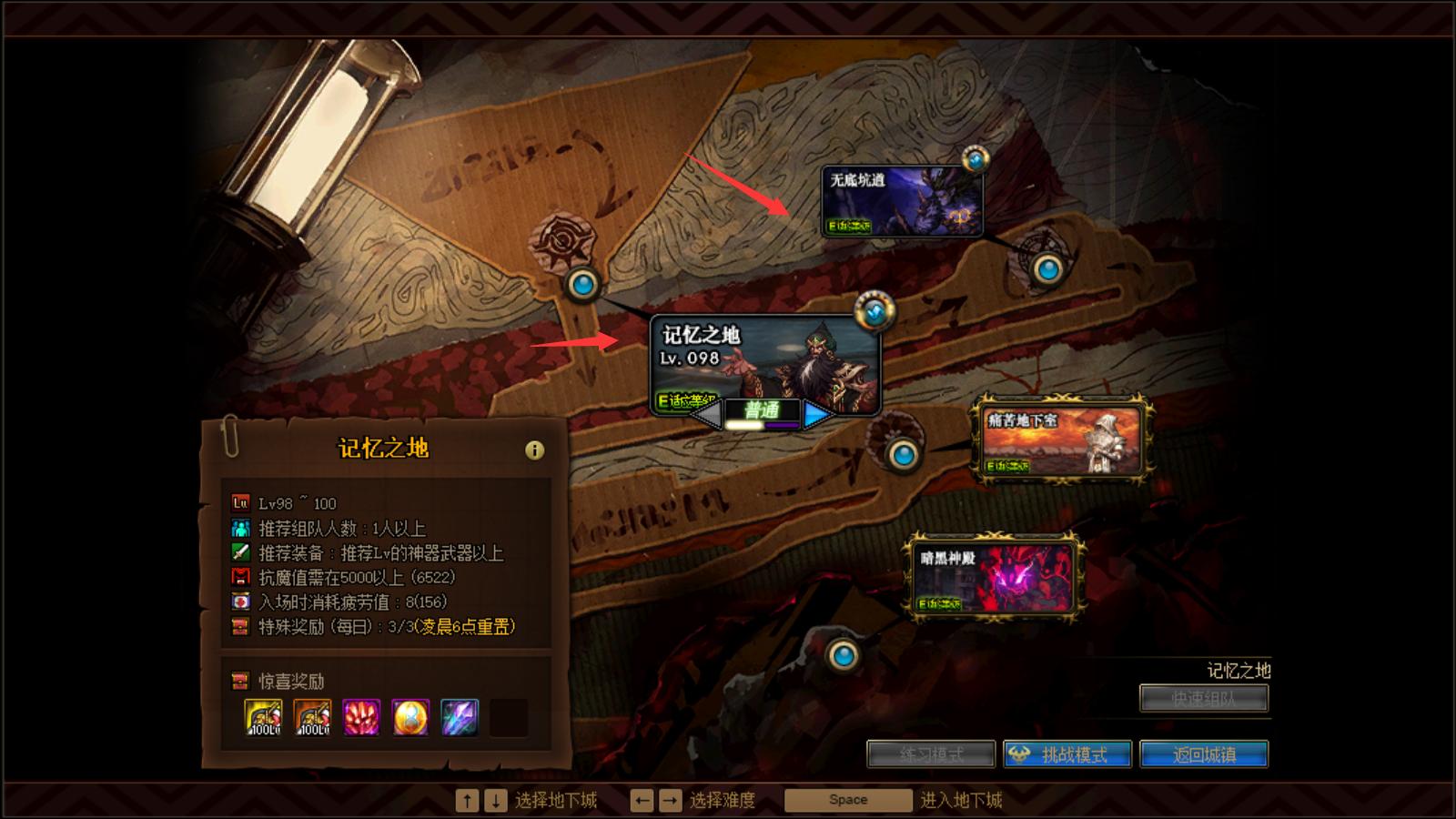The height and width of the screenshot is (819, 1456).
Task: Select the purple crystal surprise reward item
Action: click(x=458, y=718)
